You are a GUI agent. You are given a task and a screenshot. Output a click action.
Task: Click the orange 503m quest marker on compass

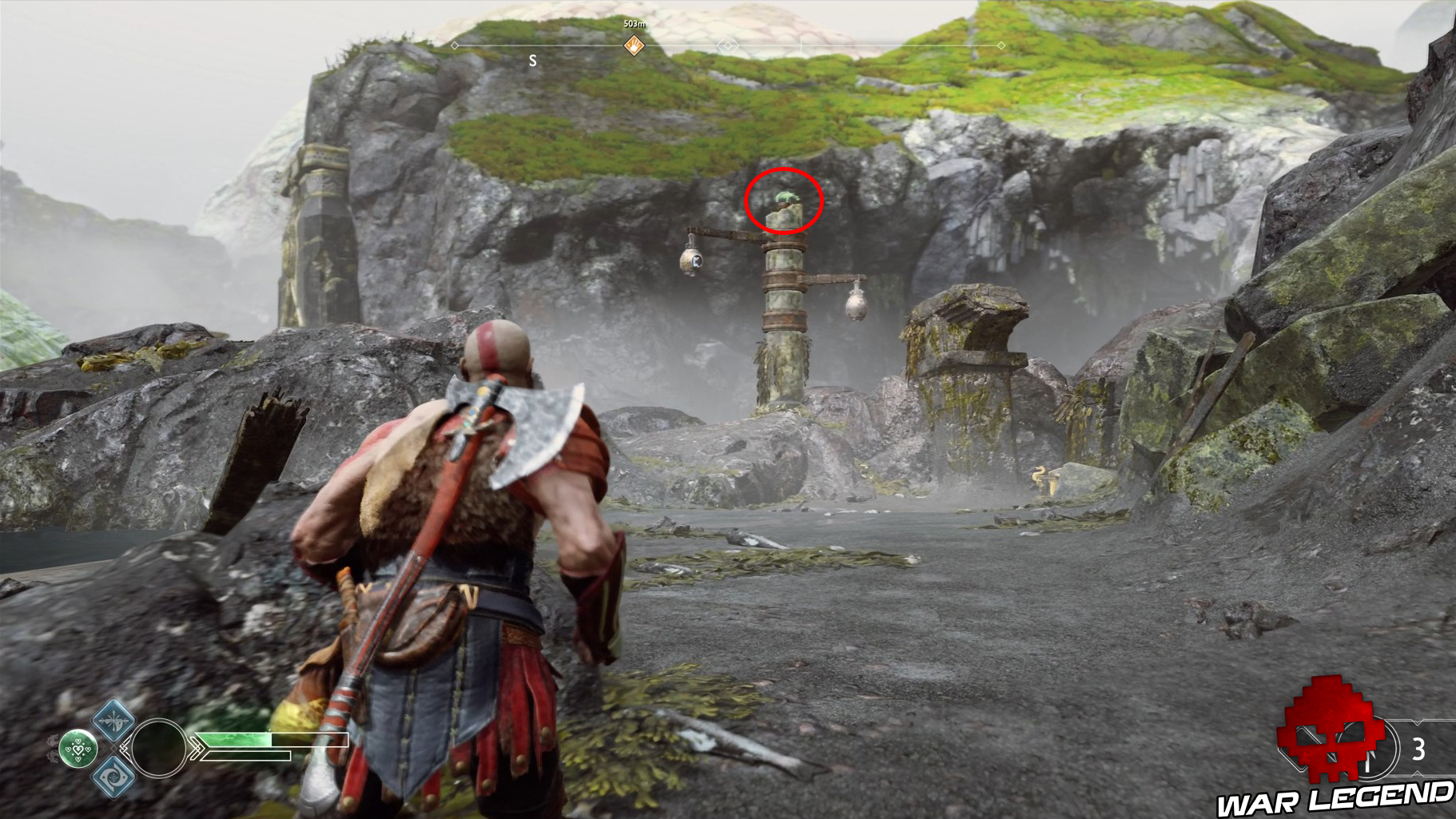(x=634, y=45)
